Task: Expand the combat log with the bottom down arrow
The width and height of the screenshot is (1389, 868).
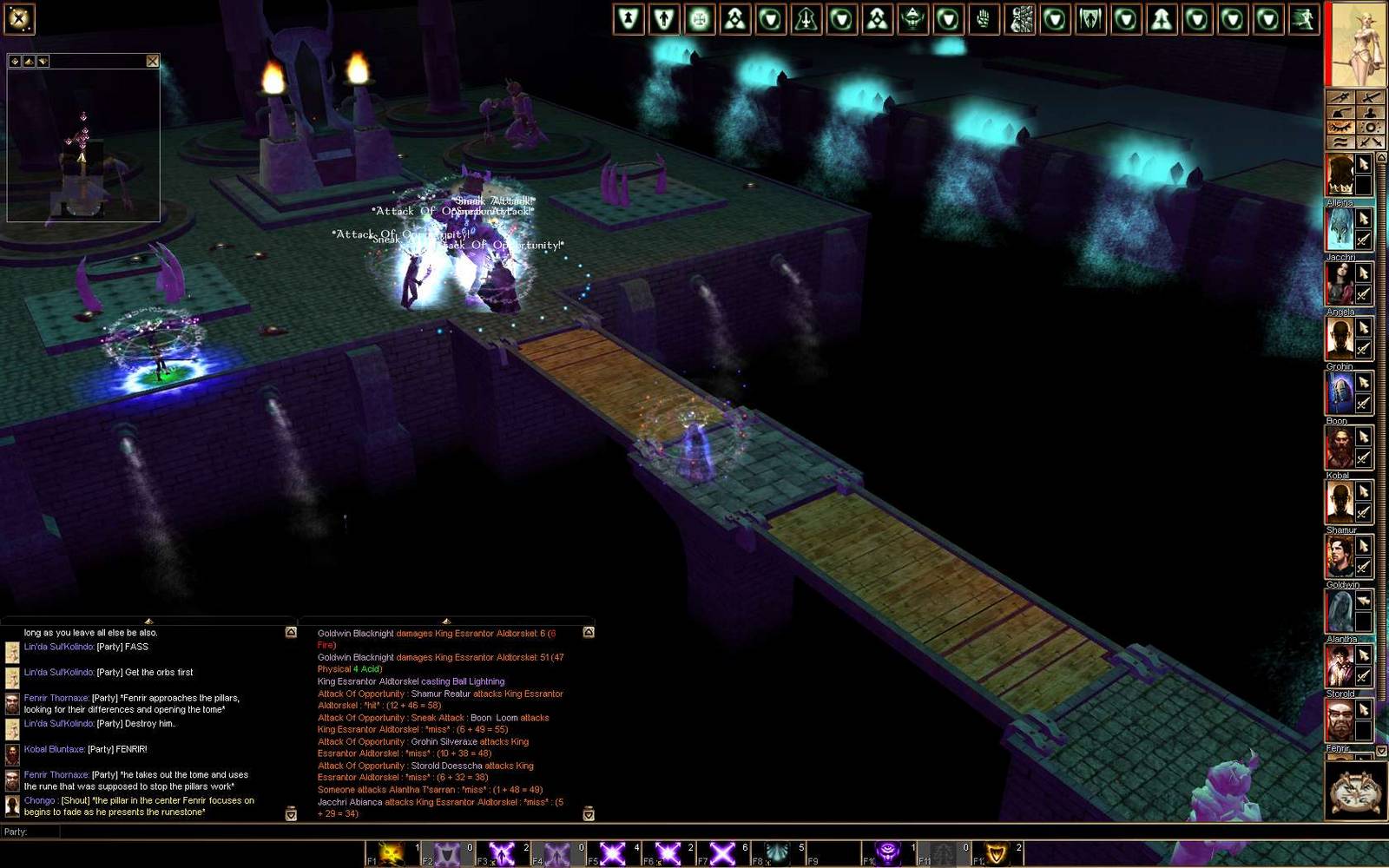Action: [x=589, y=815]
